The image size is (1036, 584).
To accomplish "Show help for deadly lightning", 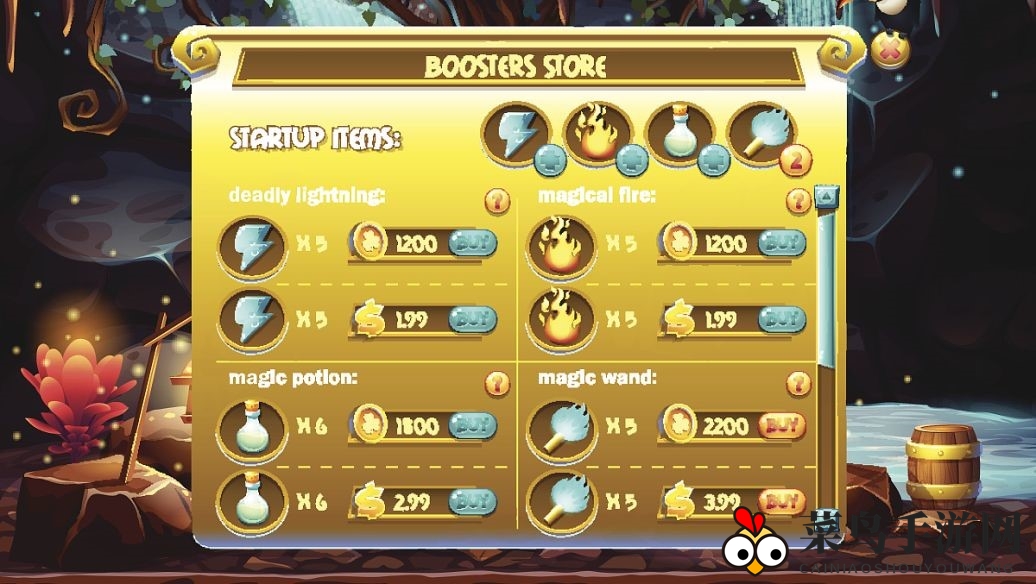I will point(497,201).
